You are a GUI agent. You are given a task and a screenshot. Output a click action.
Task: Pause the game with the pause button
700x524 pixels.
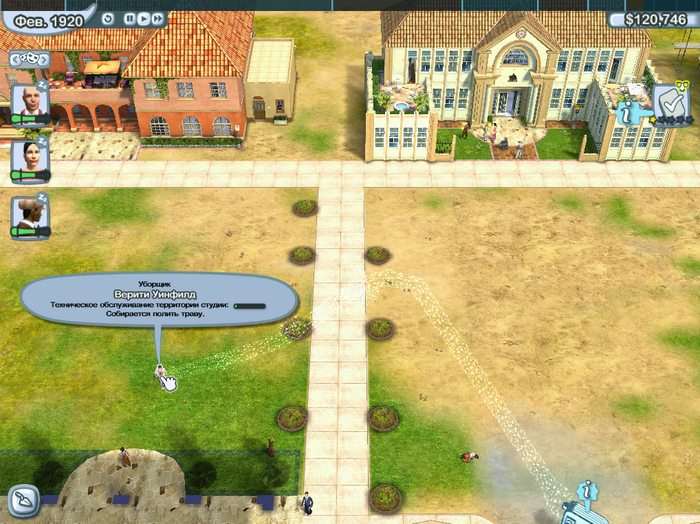(x=130, y=18)
